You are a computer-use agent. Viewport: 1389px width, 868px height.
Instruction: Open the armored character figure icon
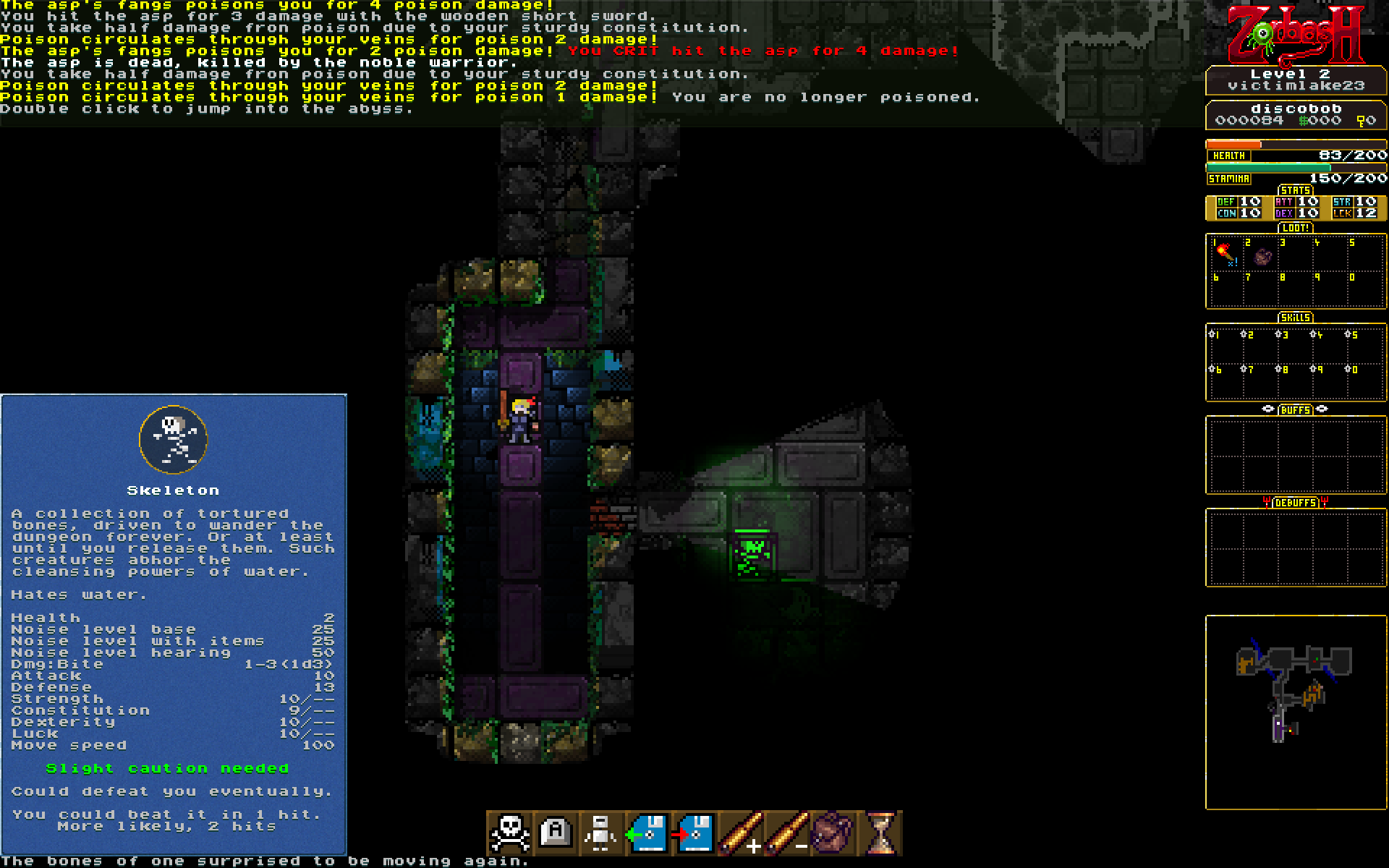(601, 833)
